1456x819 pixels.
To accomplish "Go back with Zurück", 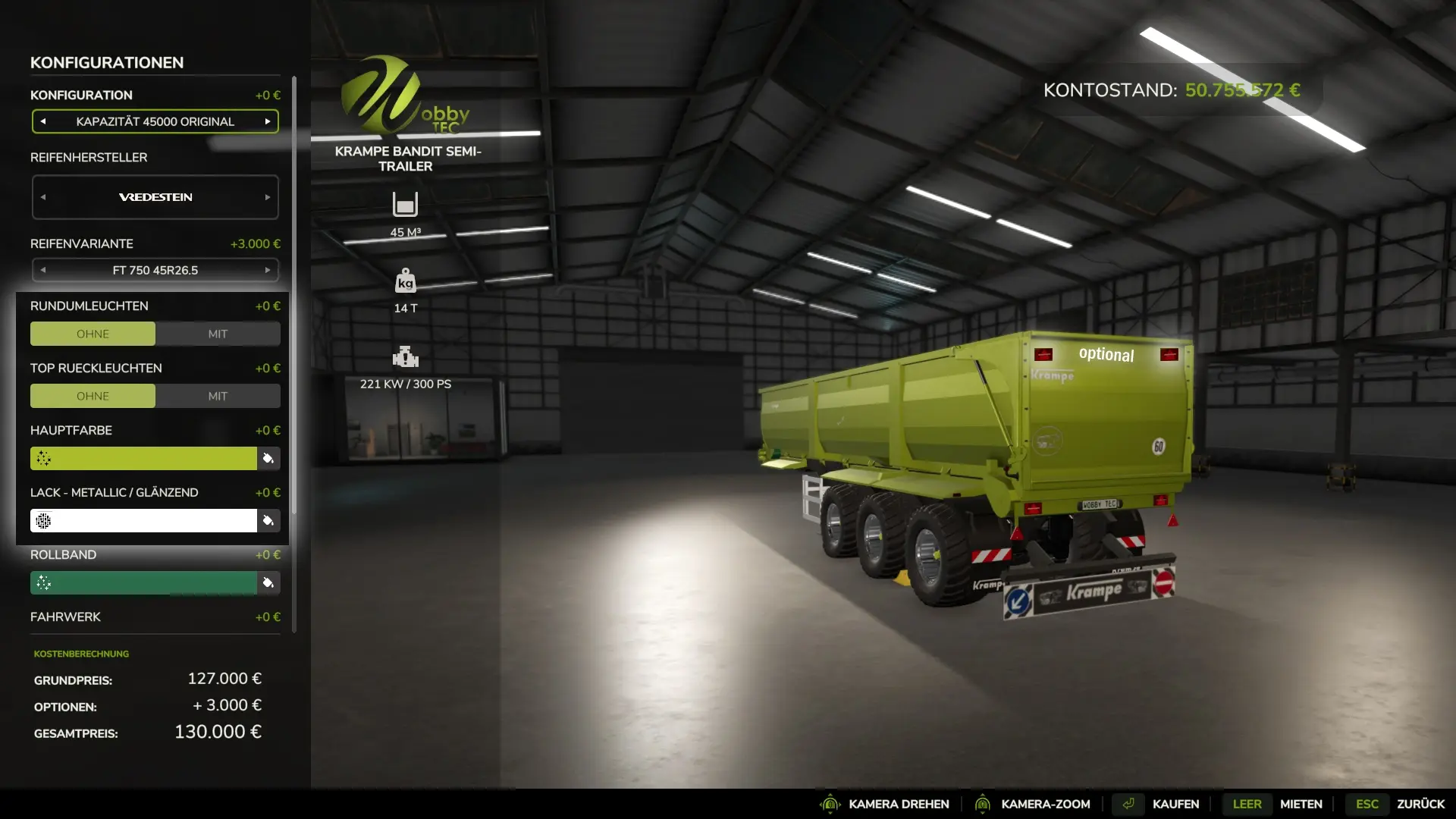I will [x=1420, y=804].
